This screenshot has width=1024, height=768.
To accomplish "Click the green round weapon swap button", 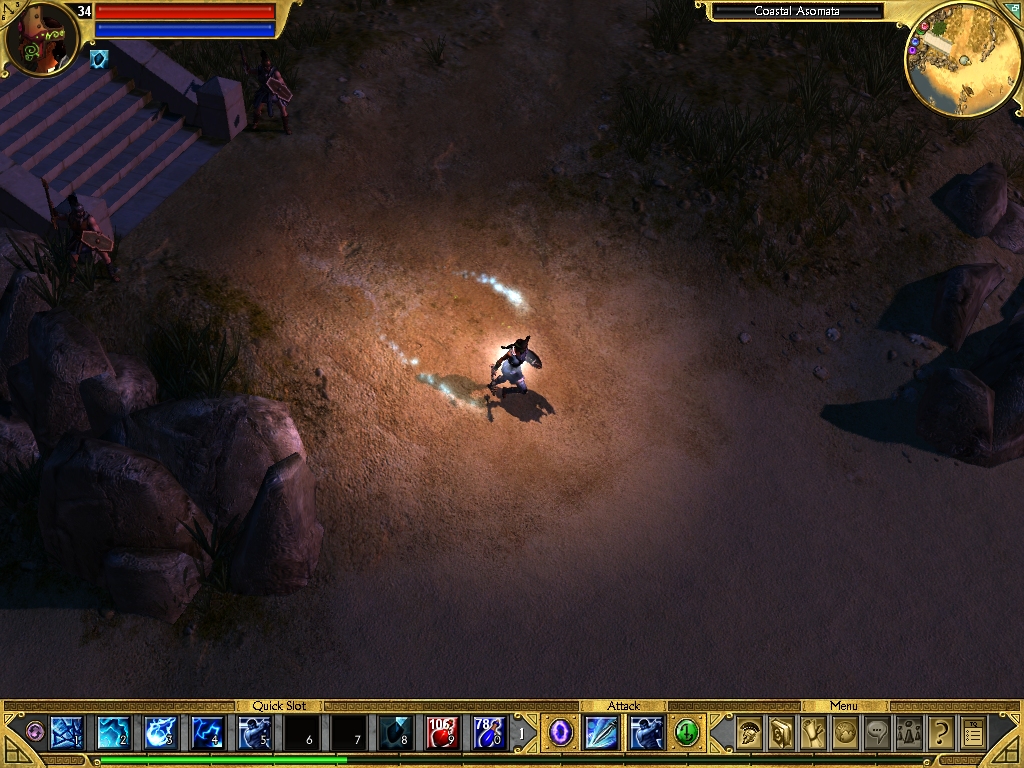I will point(686,733).
